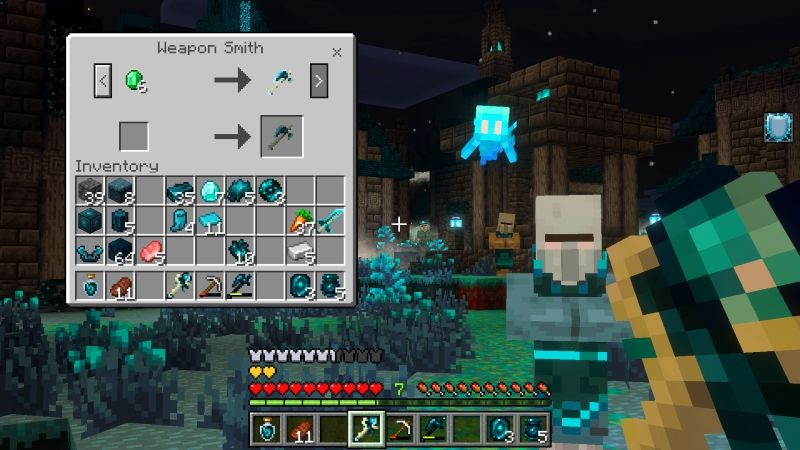This screenshot has height=450, width=800.
Task: Select the empty trade input slot
Action: click(134, 136)
